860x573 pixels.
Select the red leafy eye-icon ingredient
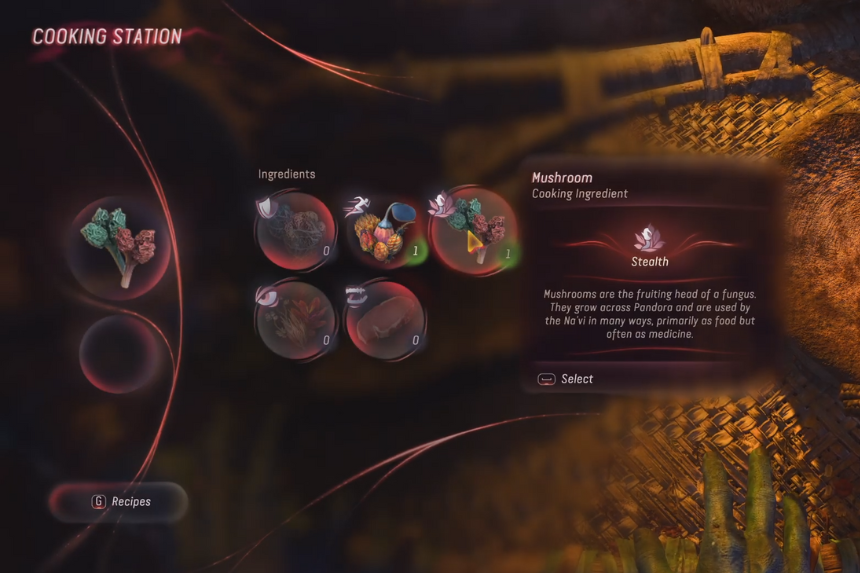296,320
